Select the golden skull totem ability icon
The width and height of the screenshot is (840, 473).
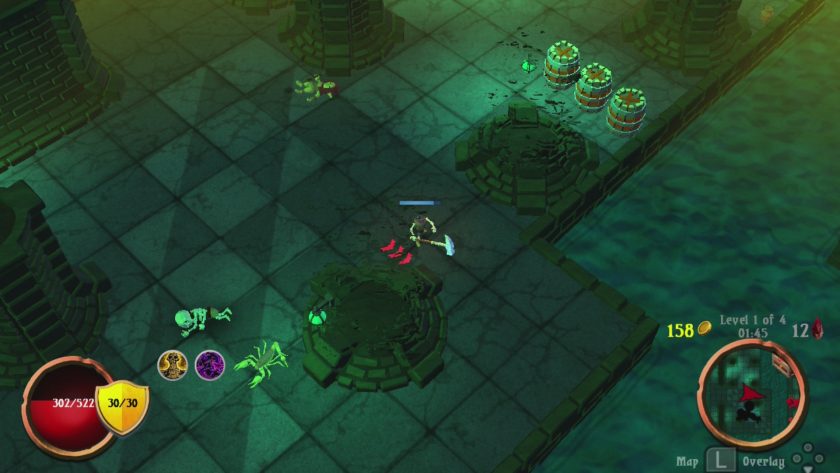(x=172, y=363)
